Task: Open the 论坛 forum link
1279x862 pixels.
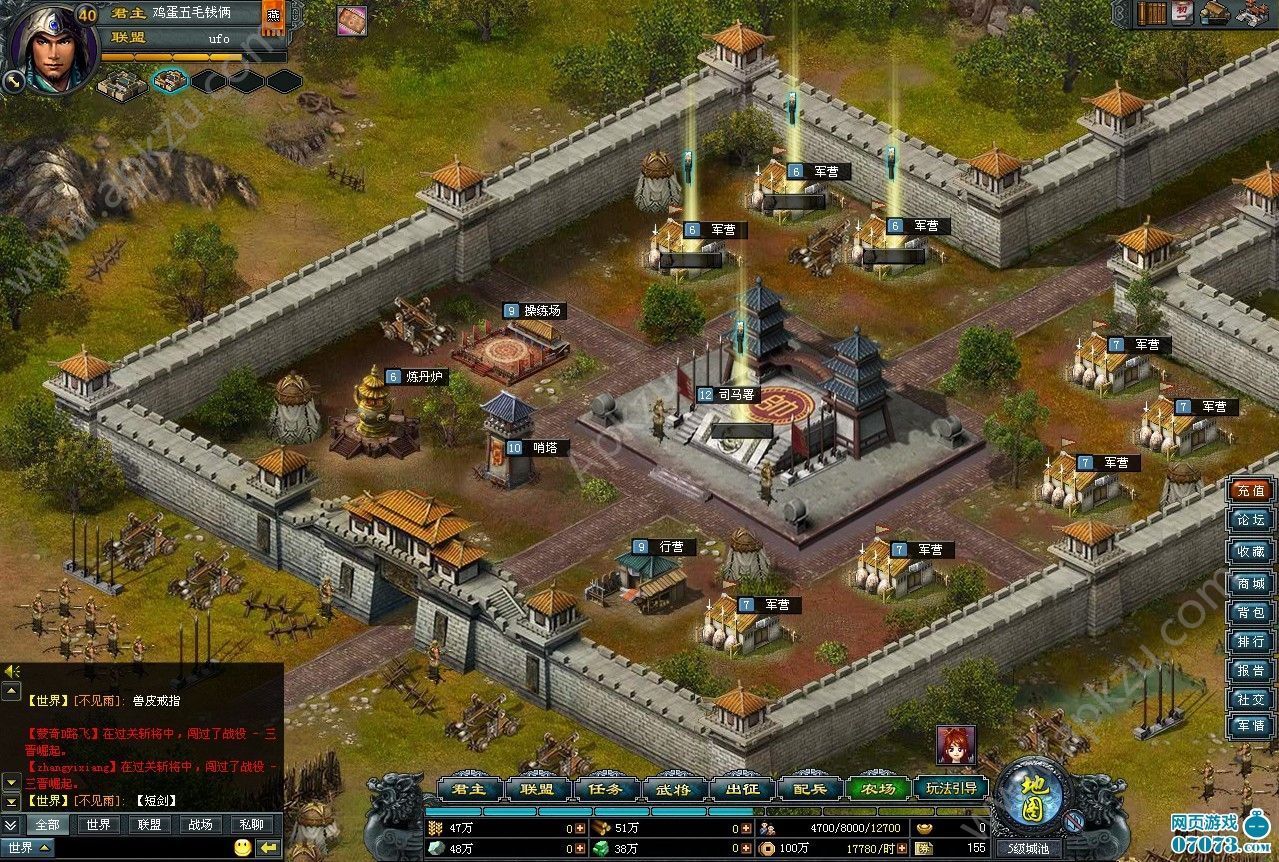Action: [1250, 520]
